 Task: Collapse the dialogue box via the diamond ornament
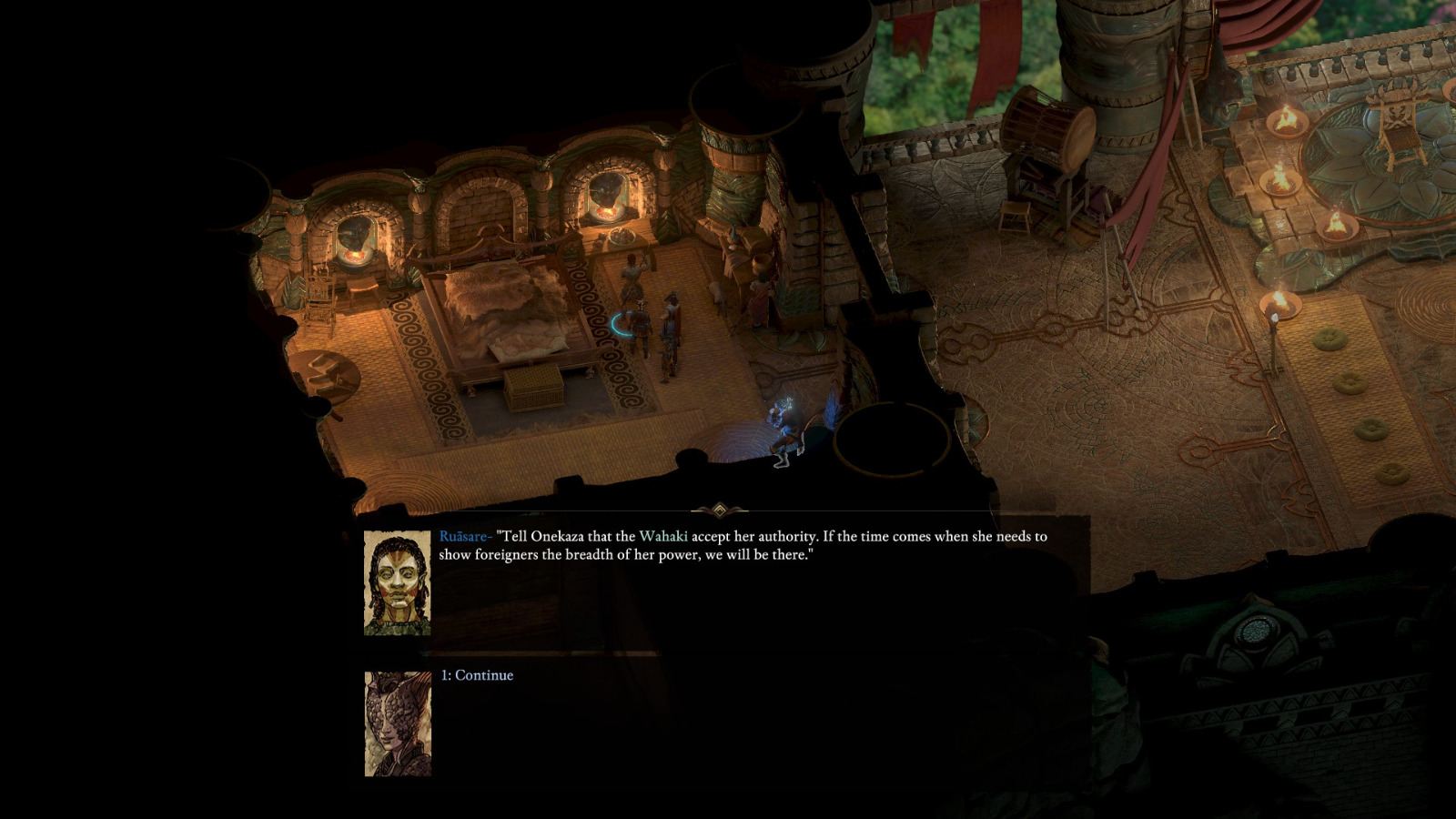(722, 510)
